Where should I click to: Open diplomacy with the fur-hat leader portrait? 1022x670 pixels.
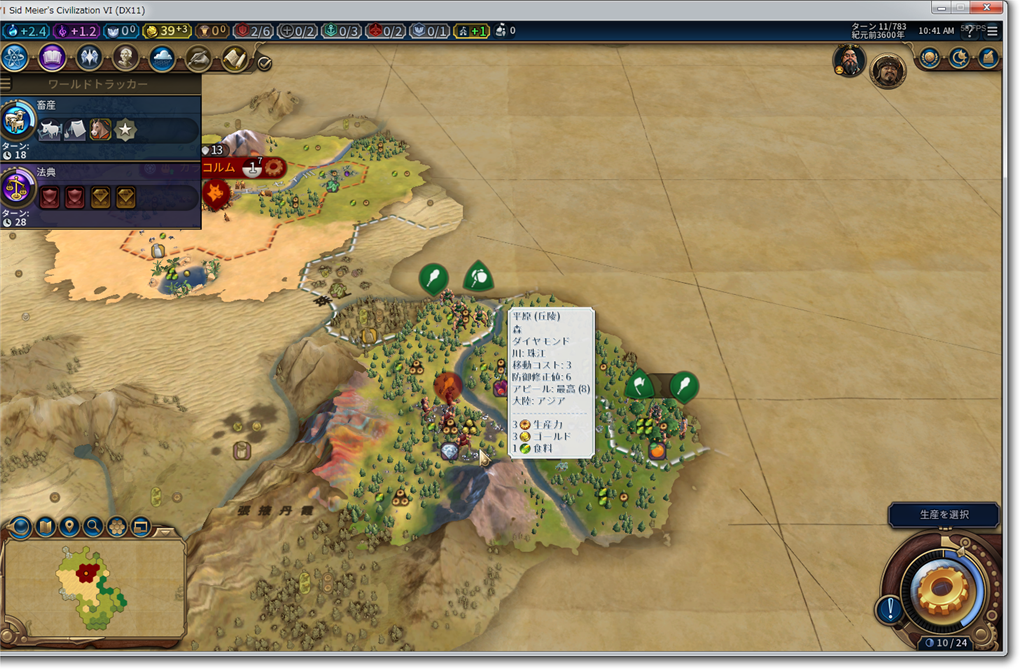[x=886, y=69]
